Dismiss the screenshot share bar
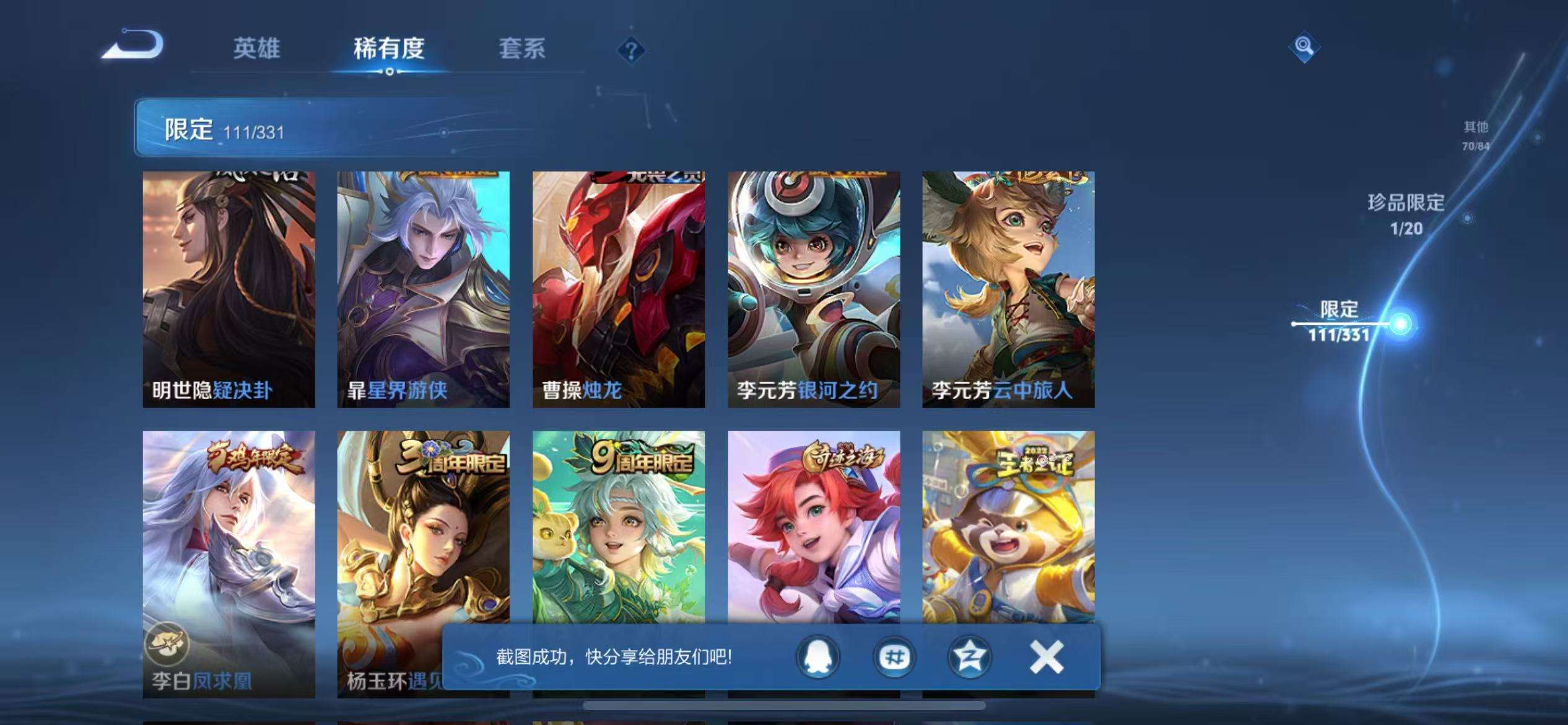Screen dimensions: 1568x725 (x=1044, y=658)
